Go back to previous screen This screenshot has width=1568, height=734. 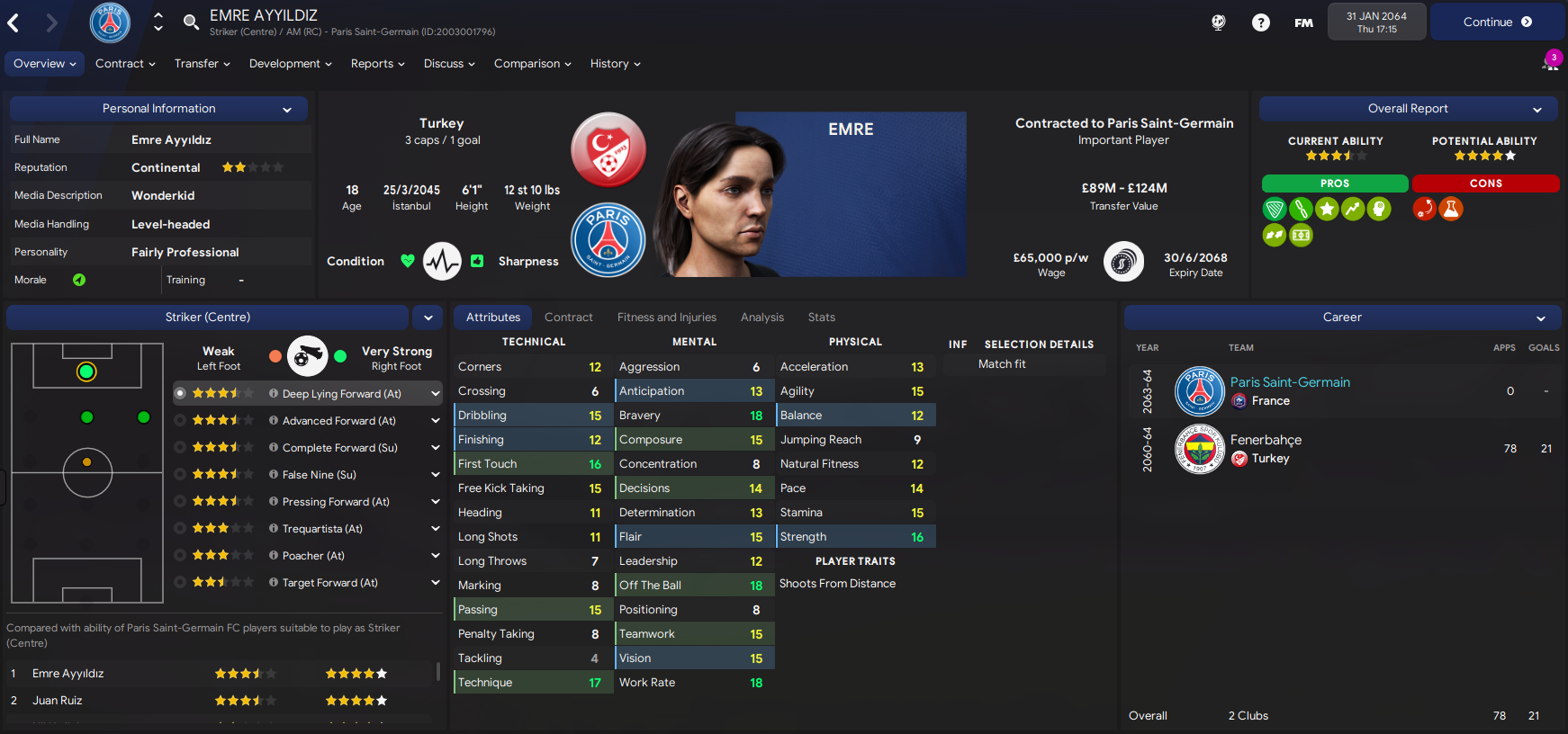pos(14,23)
